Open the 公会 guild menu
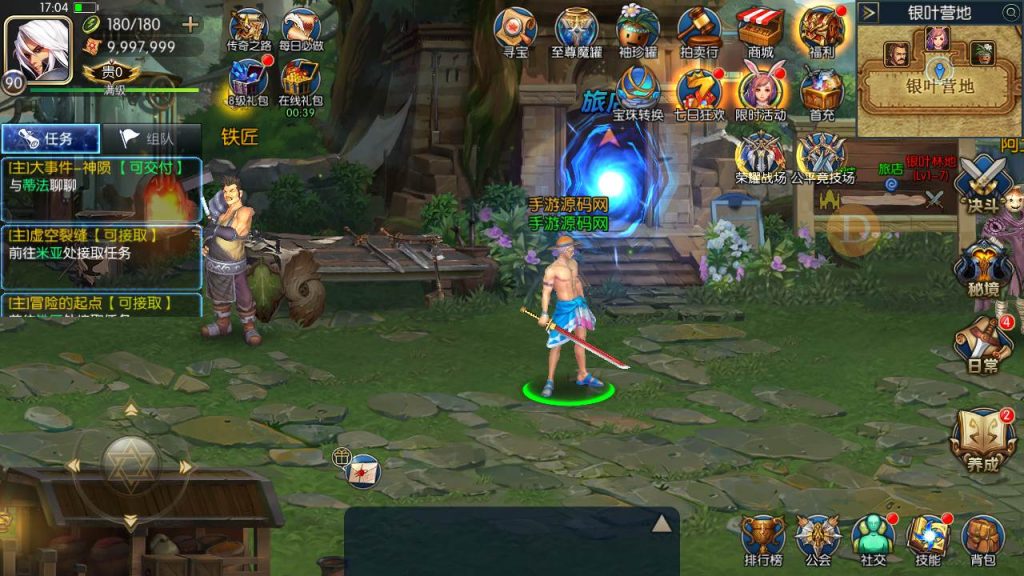This screenshot has width=1024, height=576. [818, 541]
